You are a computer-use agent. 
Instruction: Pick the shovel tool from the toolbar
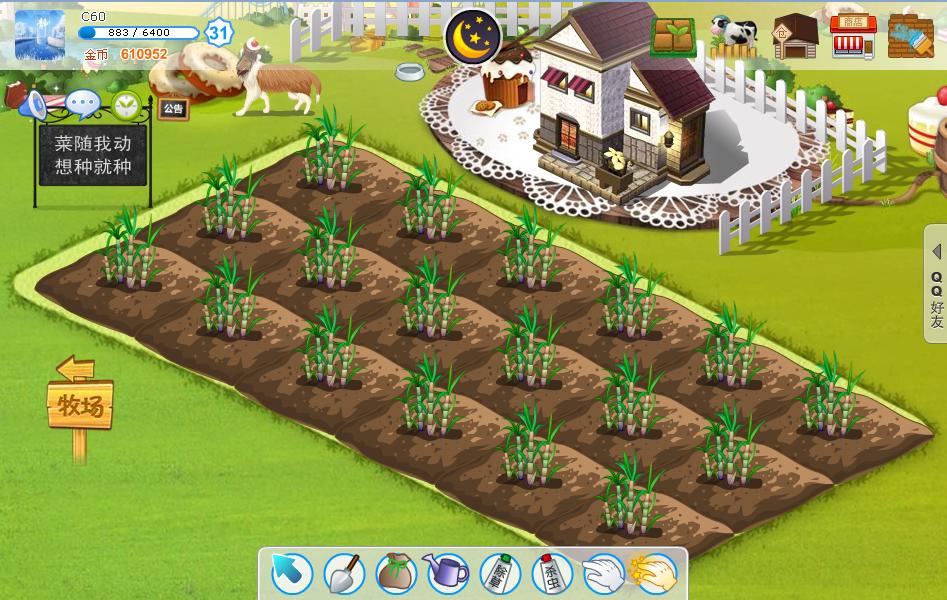(x=343, y=573)
